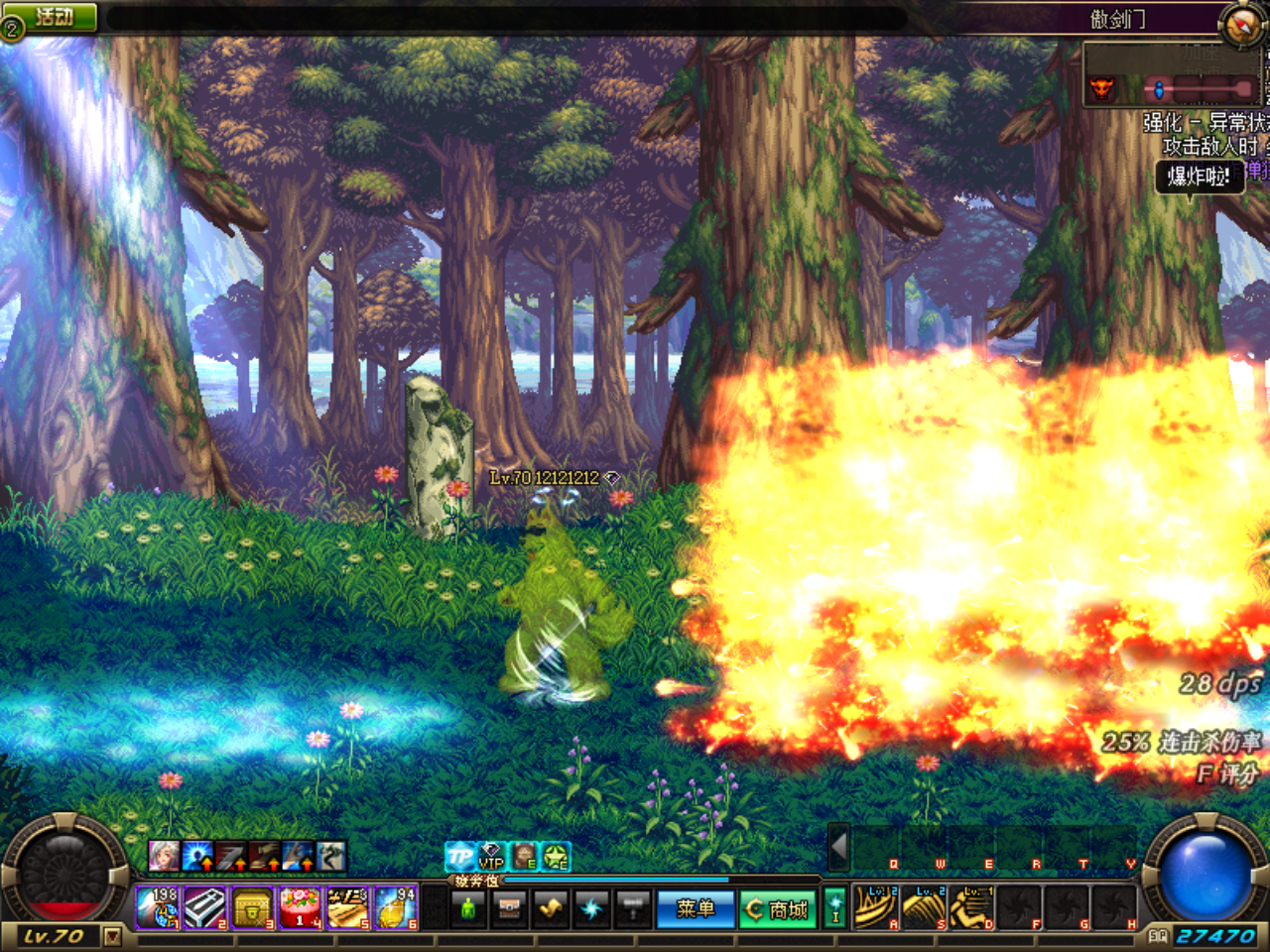Open the 商城 shop button
The image size is (1270, 952).
tap(778, 908)
